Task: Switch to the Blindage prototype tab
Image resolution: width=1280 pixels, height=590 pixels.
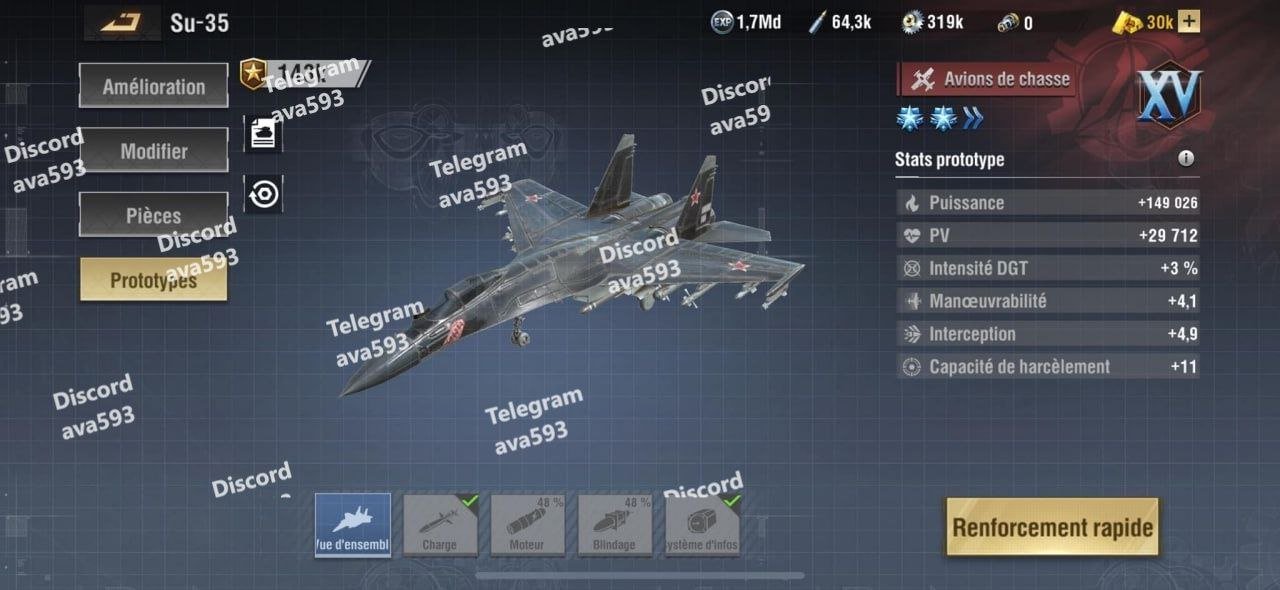Action: [x=614, y=525]
